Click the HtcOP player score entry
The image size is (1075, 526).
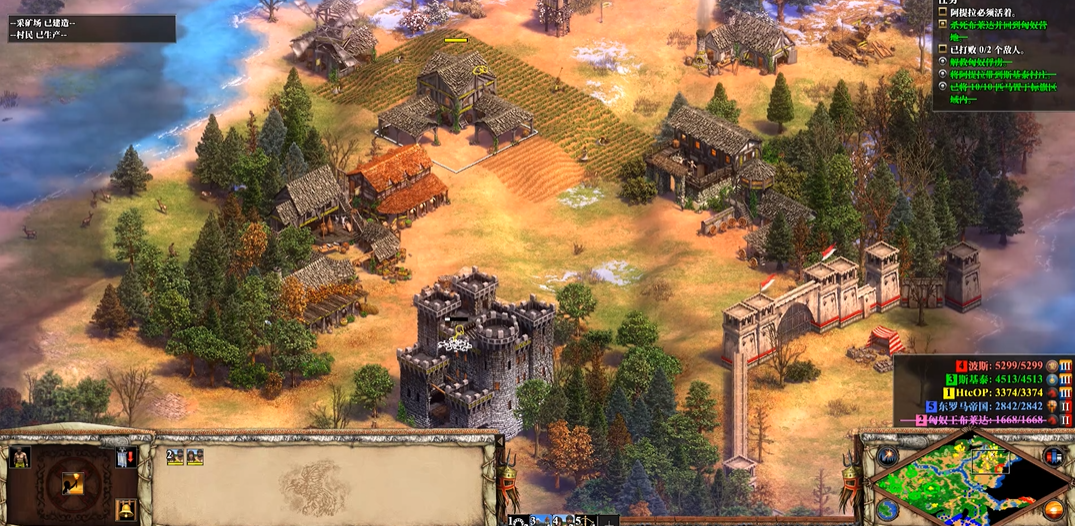(x=1008, y=393)
